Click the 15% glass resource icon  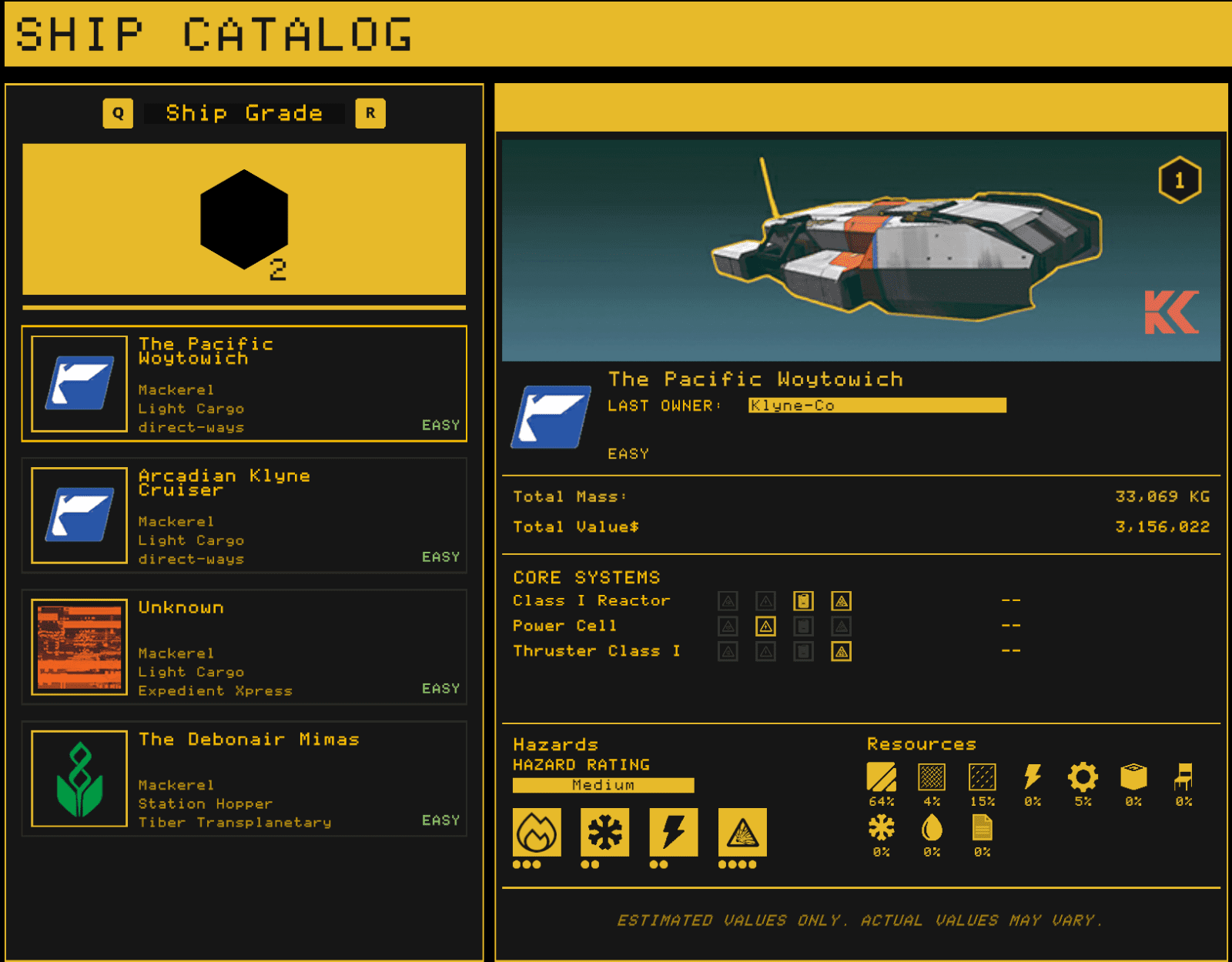pos(982,780)
